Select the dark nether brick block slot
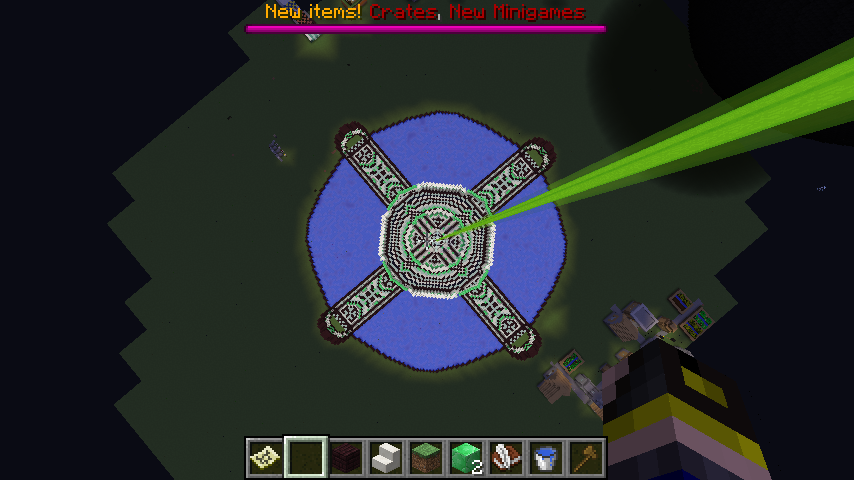Image resolution: width=854 pixels, height=480 pixels. pyautogui.click(x=345, y=457)
